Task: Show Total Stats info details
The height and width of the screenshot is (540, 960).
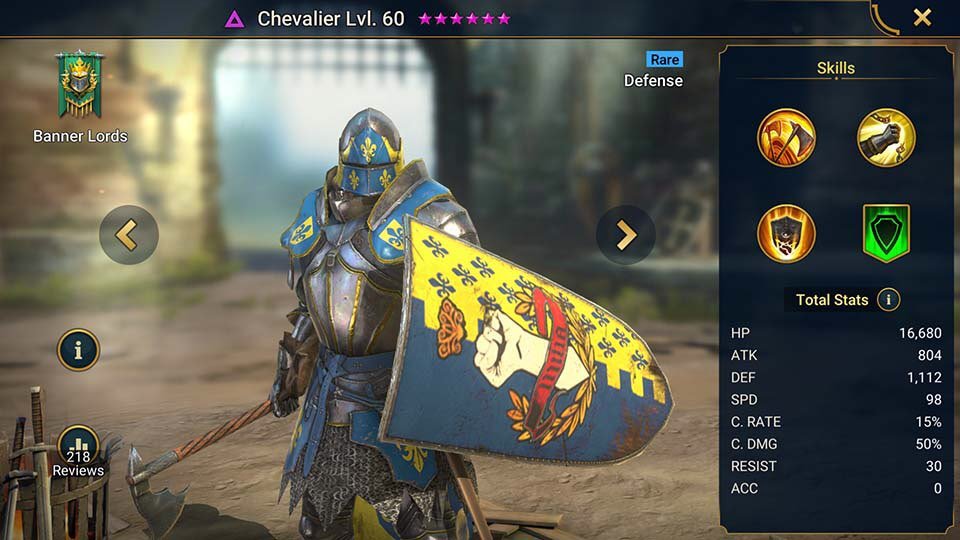Action: pos(887,299)
